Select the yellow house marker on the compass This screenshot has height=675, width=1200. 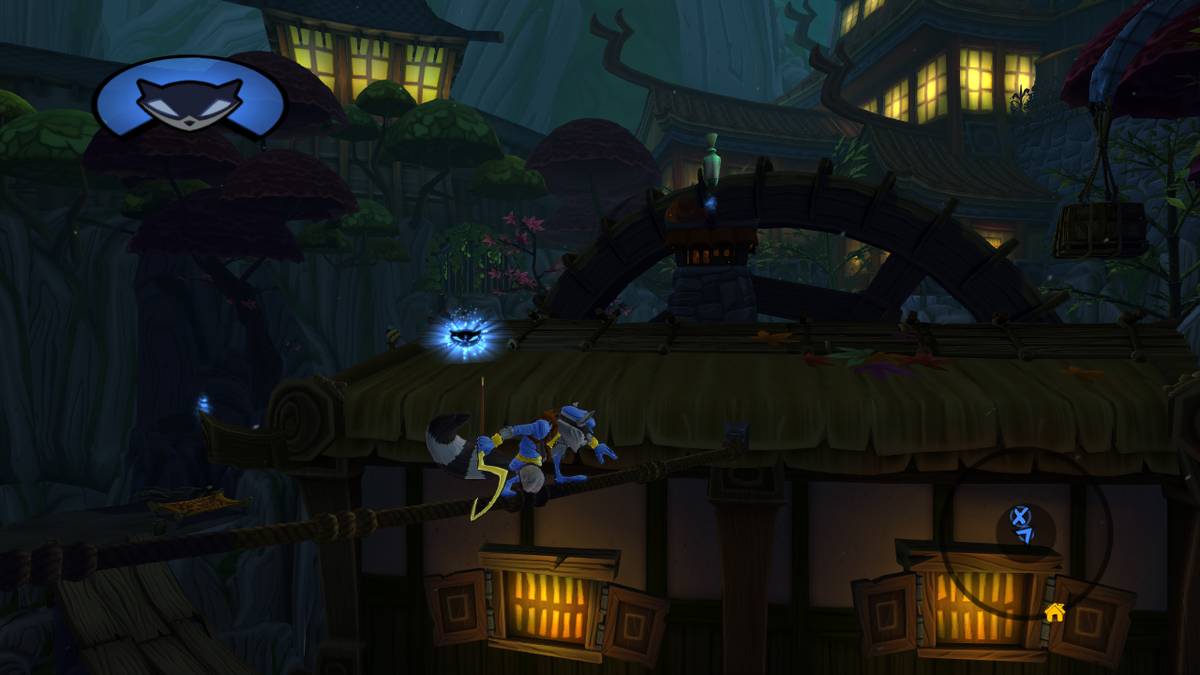tap(1054, 610)
